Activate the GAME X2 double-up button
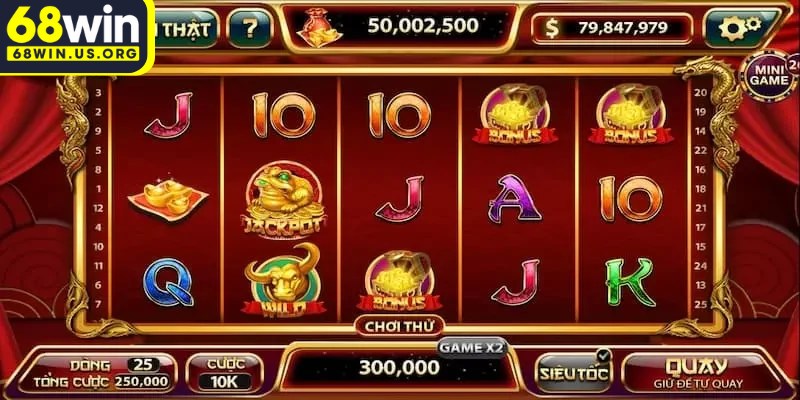The width and height of the screenshot is (800, 400). click(x=472, y=348)
